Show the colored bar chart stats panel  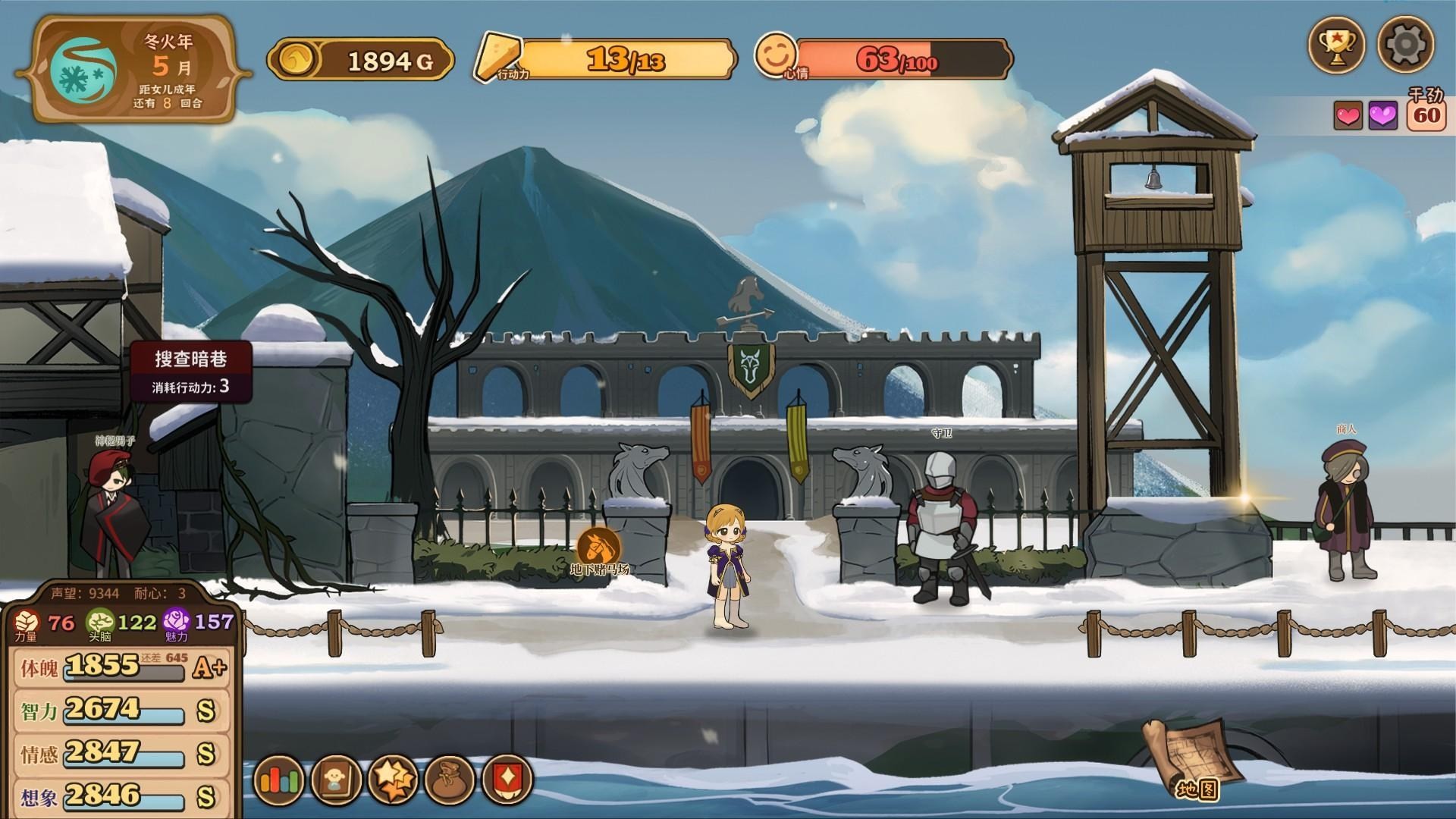(280, 780)
